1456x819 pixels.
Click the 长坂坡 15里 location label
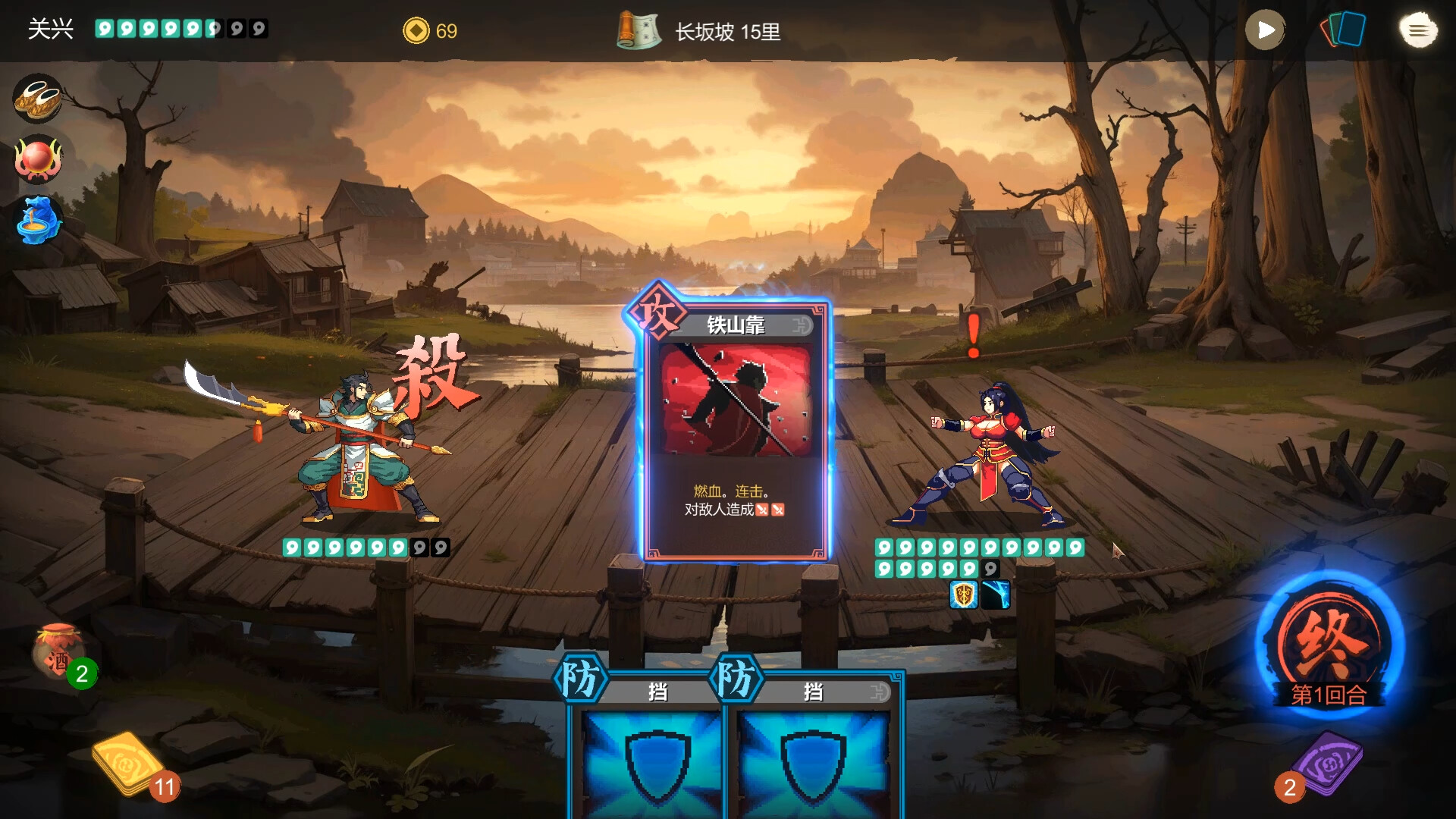click(726, 32)
